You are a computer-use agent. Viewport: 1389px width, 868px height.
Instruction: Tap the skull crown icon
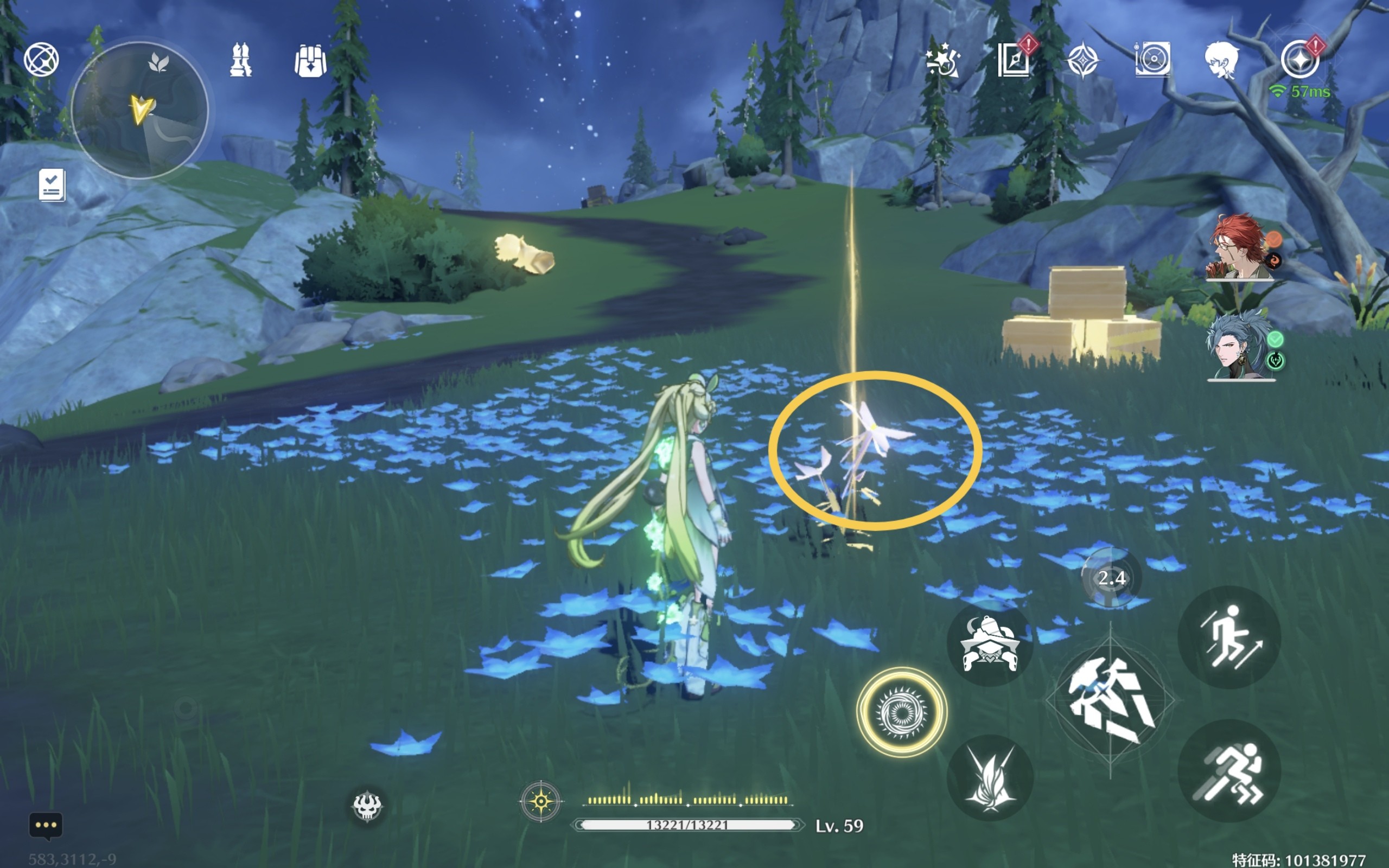coord(367,806)
